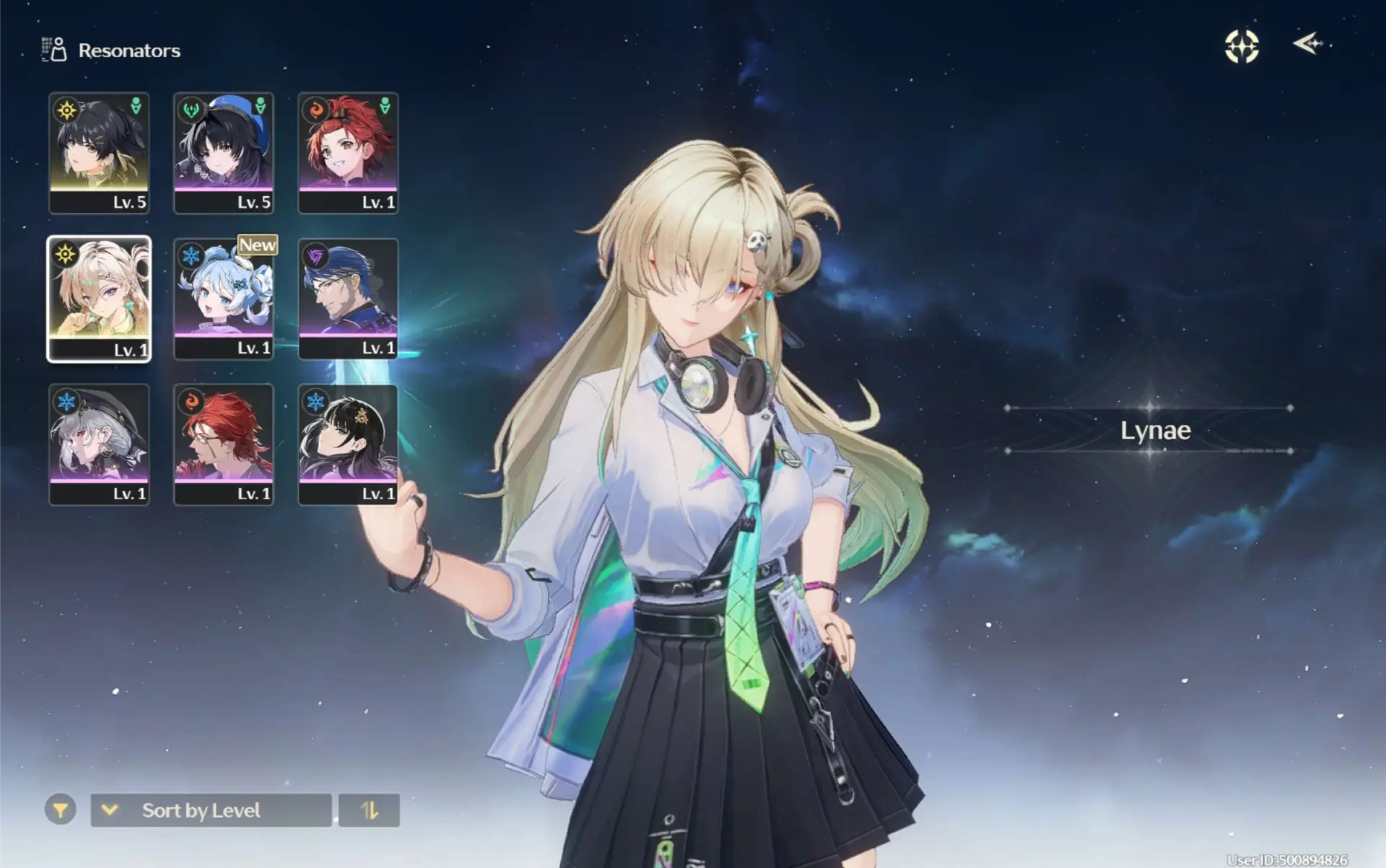The height and width of the screenshot is (868, 1386).
Task: Choose the blue-haired man with glasses
Action: (x=348, y=299)
